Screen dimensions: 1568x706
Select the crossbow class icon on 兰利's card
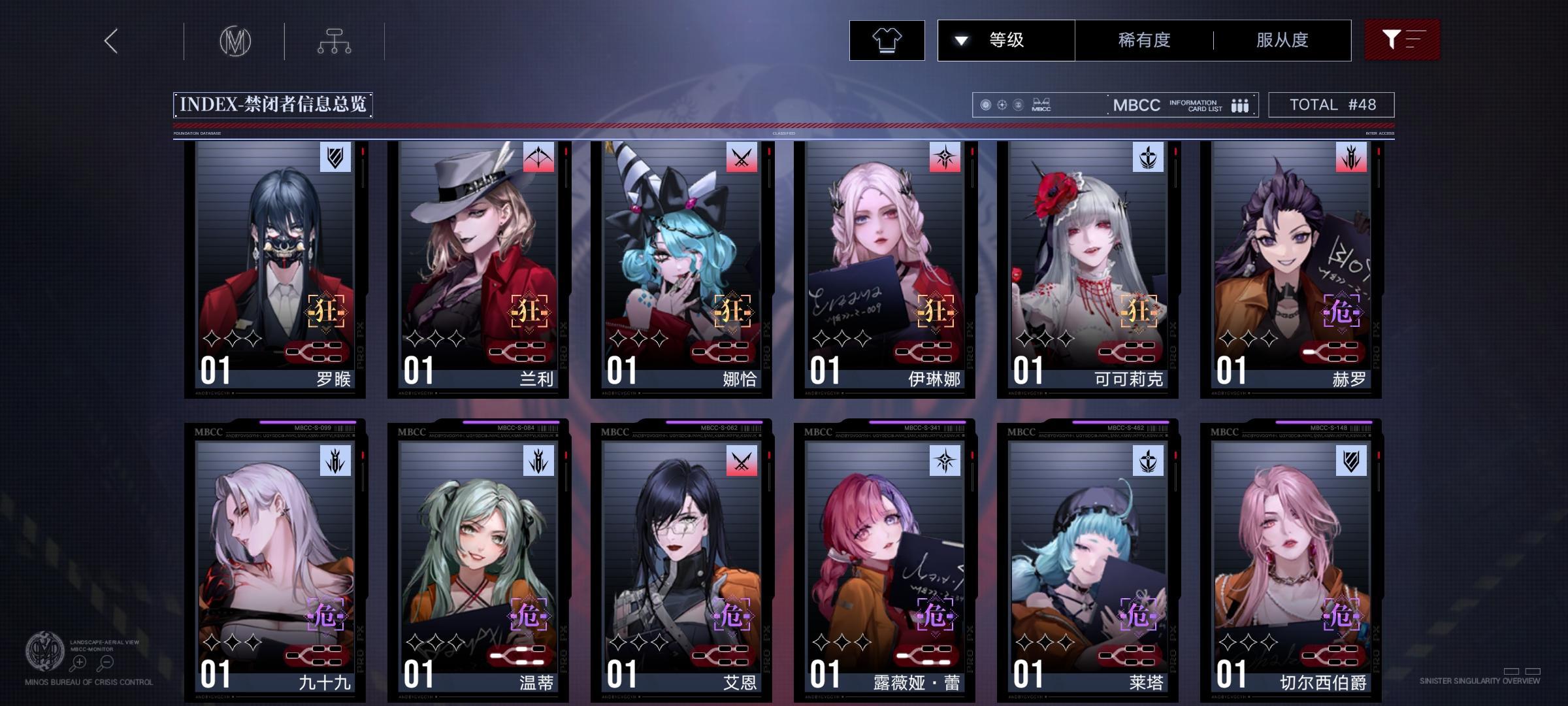(x=537, y=157)
